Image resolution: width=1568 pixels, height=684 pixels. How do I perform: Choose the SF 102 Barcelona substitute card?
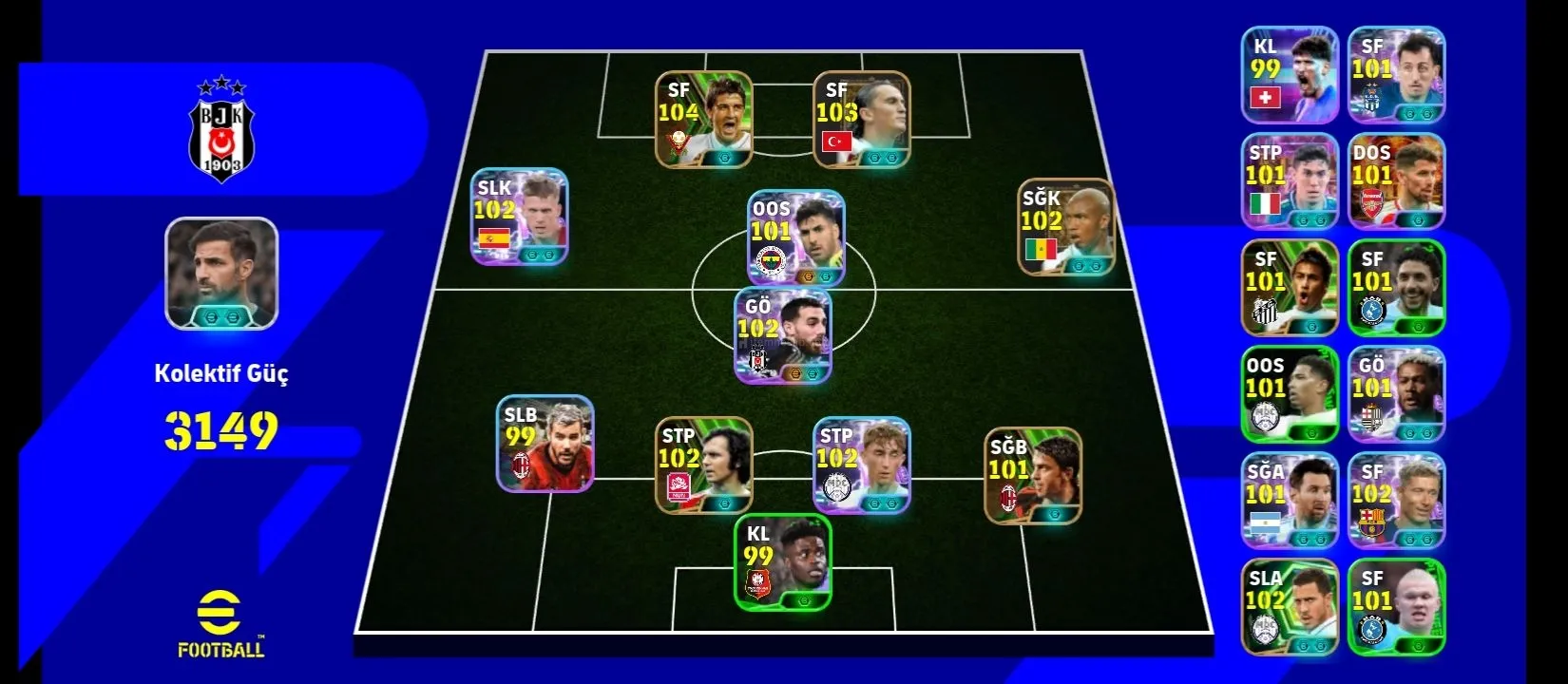pyautogui.click(x=1396, y=501)
